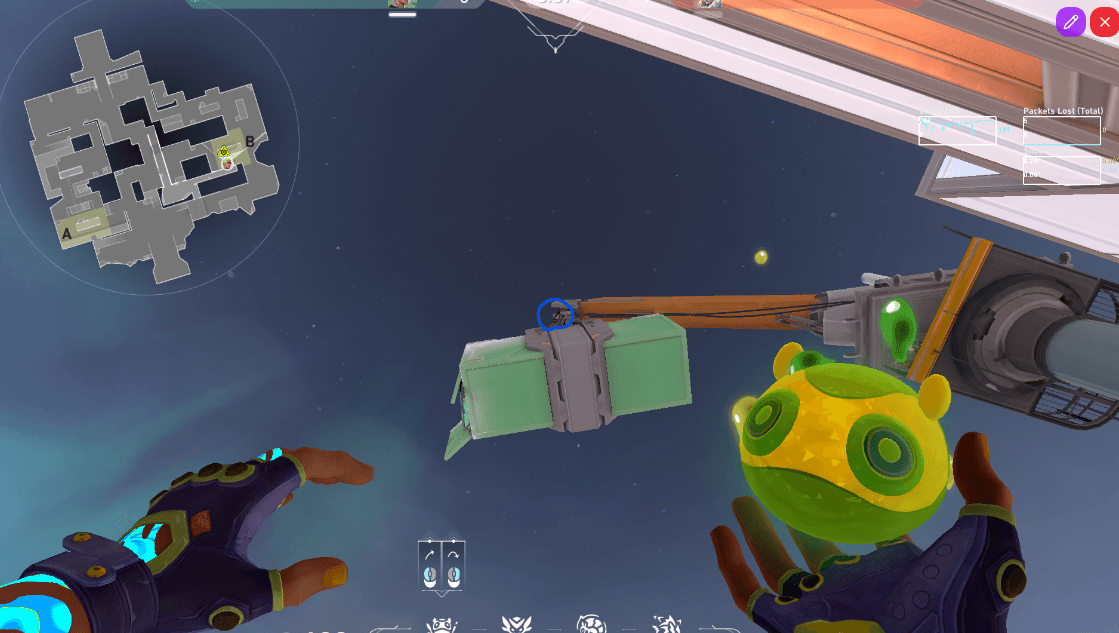Activate the round creature ability icon

591,625
